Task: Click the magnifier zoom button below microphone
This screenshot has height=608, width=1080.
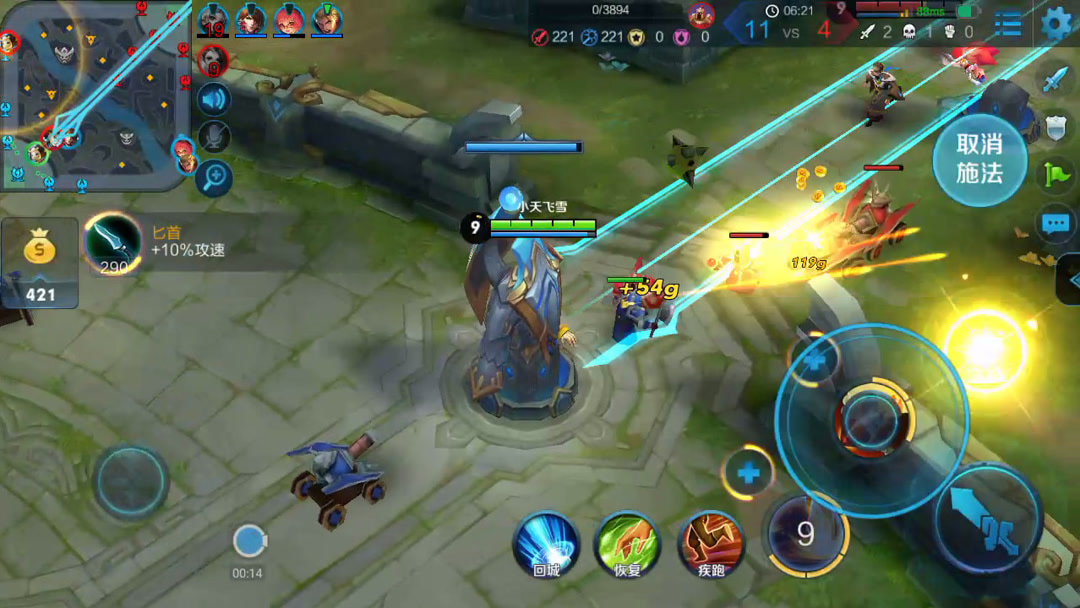Action: 213,178
